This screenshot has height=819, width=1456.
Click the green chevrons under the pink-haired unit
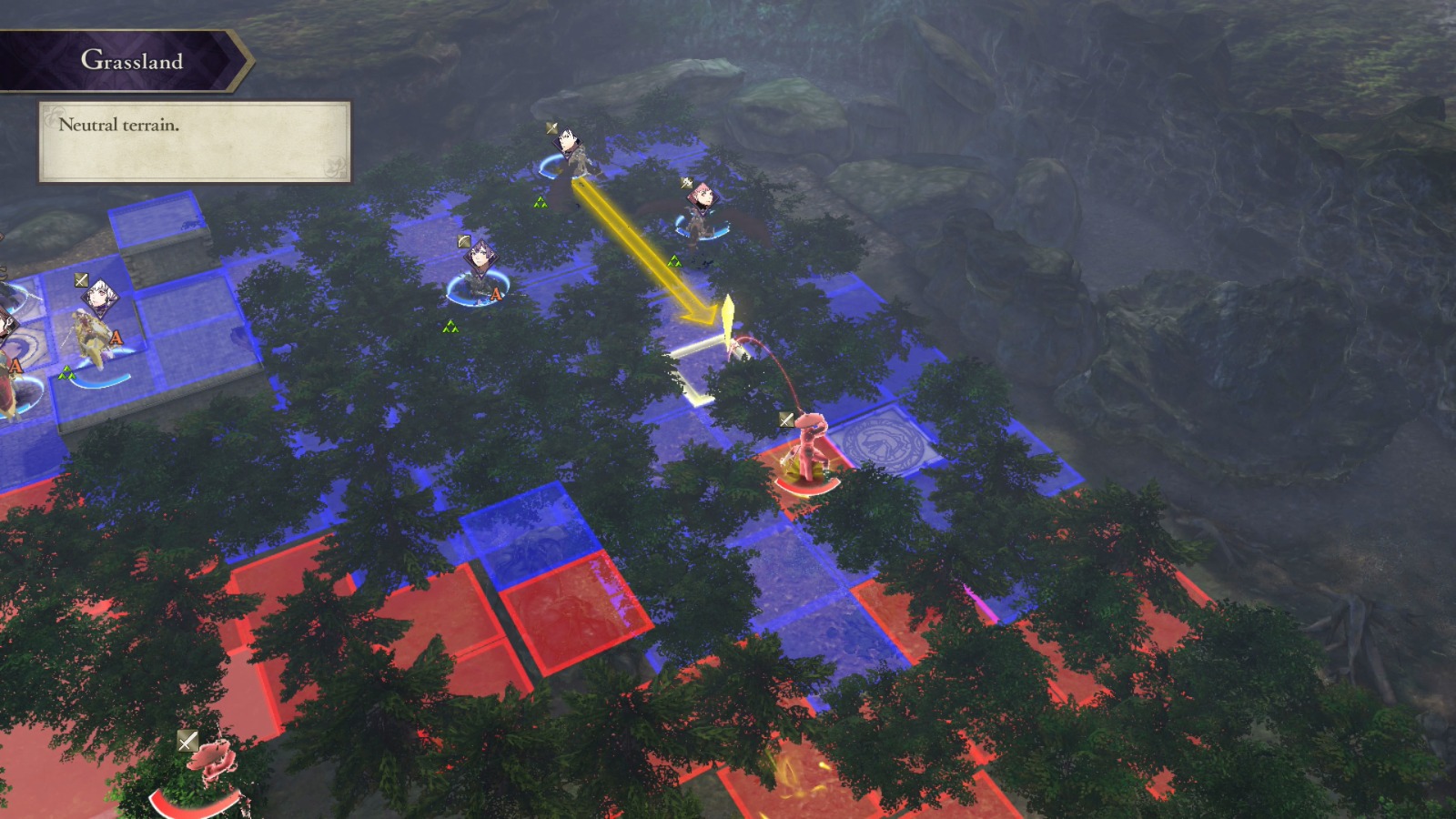pos(675,260)
